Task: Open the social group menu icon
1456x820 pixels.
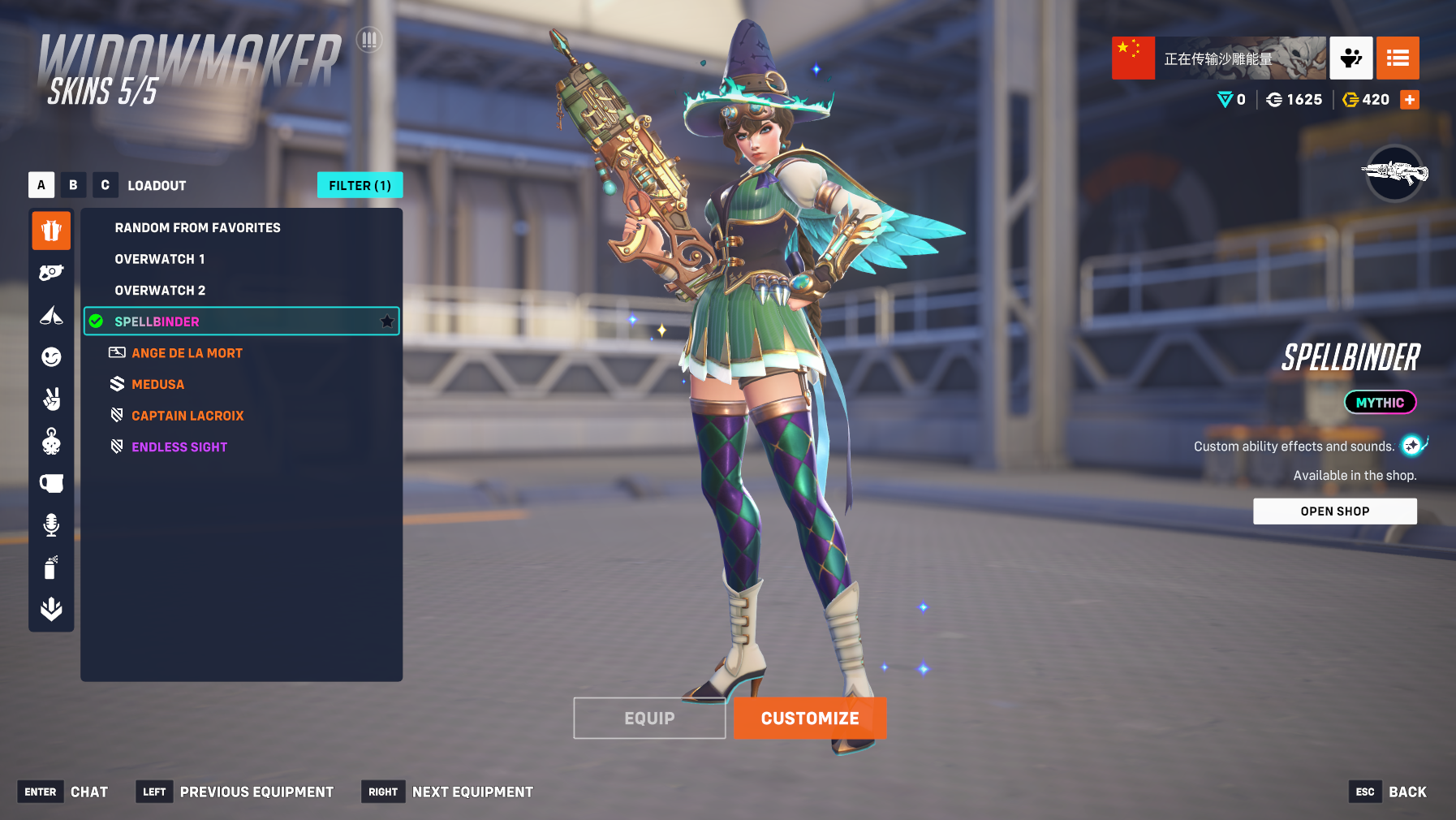Action: tap(1350, 58)
